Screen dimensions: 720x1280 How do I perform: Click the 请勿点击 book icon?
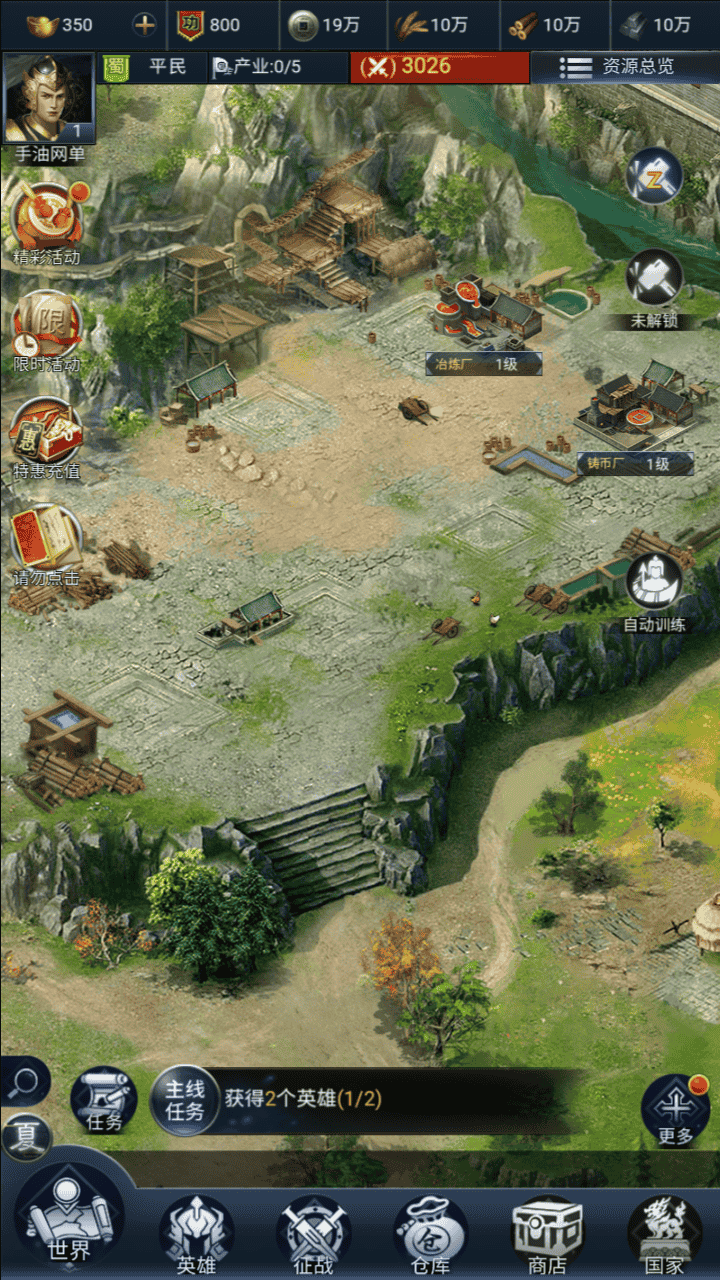click(46, 540)
